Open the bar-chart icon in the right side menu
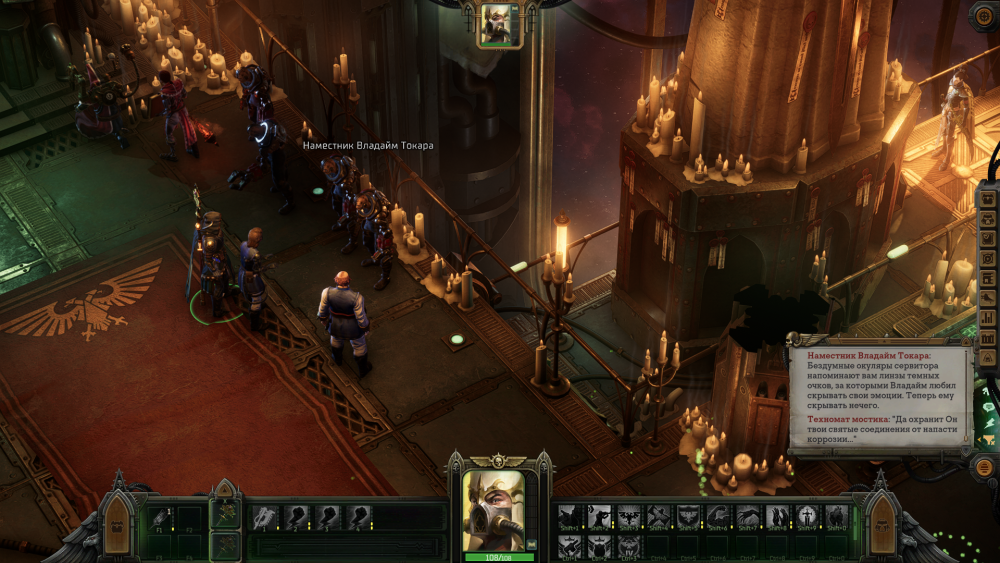 pyautogui.click(x=987, y=317)
